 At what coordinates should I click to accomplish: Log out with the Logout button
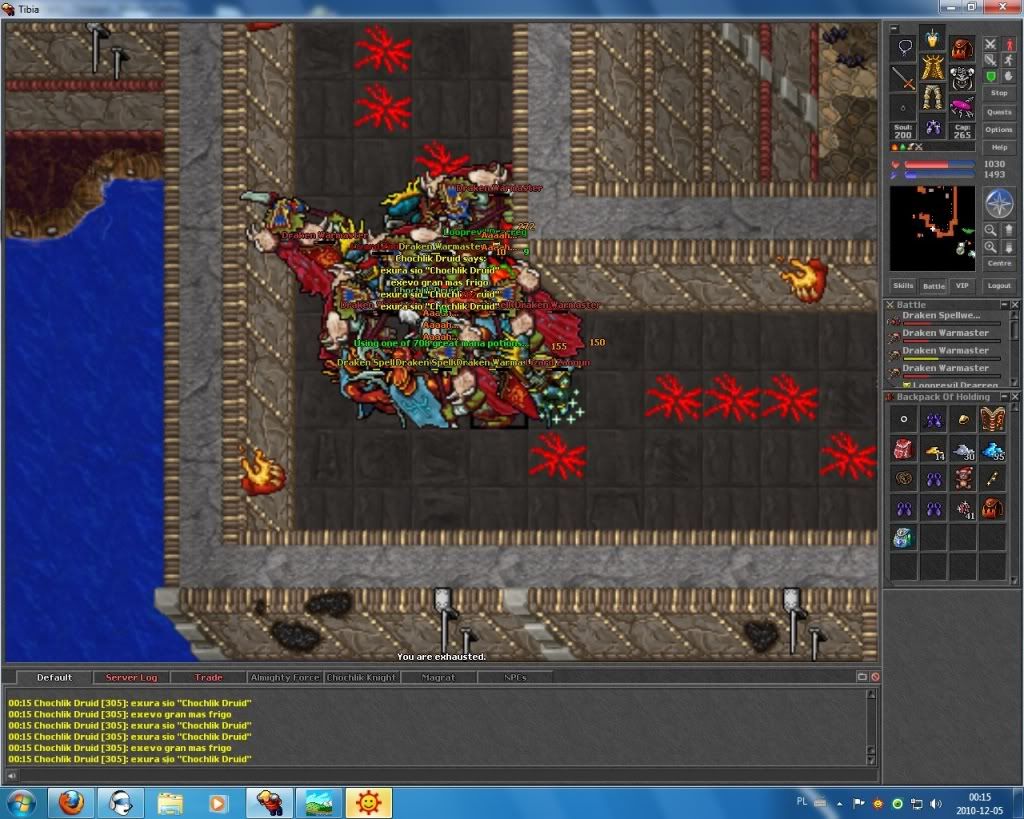point(999,286)
